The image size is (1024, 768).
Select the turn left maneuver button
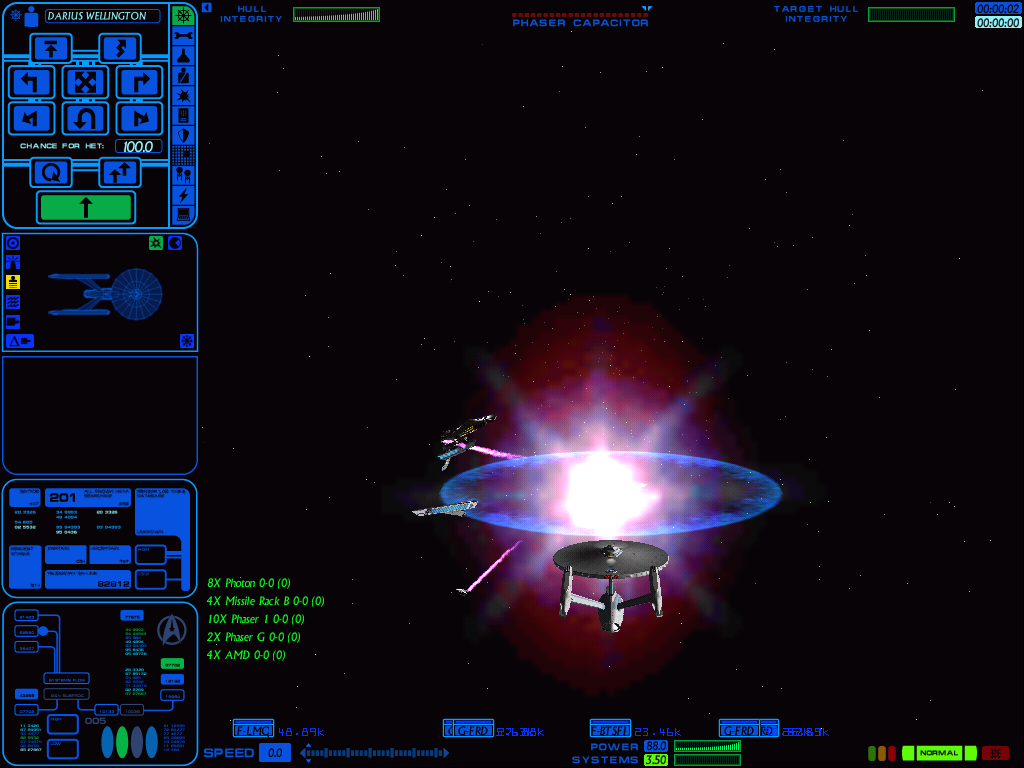point(31,82)
